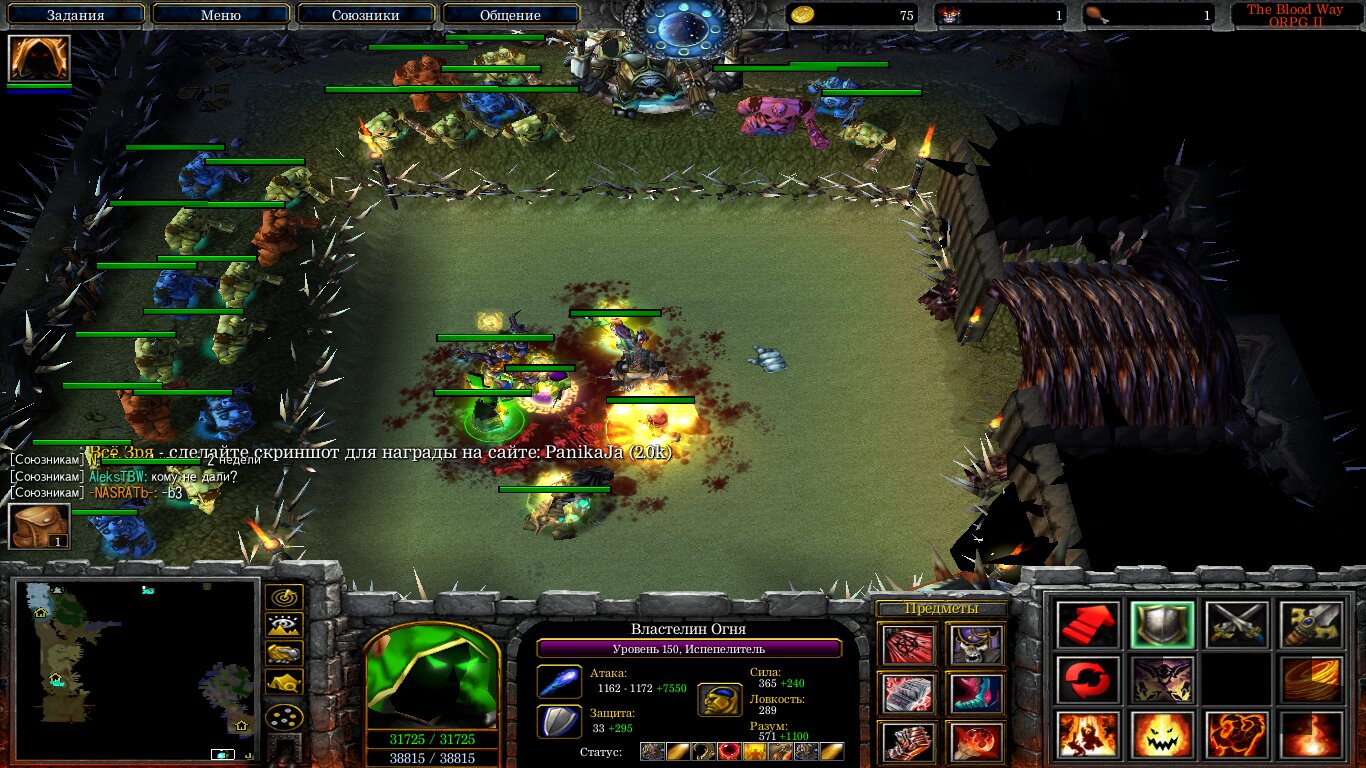Open the Задания quest log

(75, 15)
